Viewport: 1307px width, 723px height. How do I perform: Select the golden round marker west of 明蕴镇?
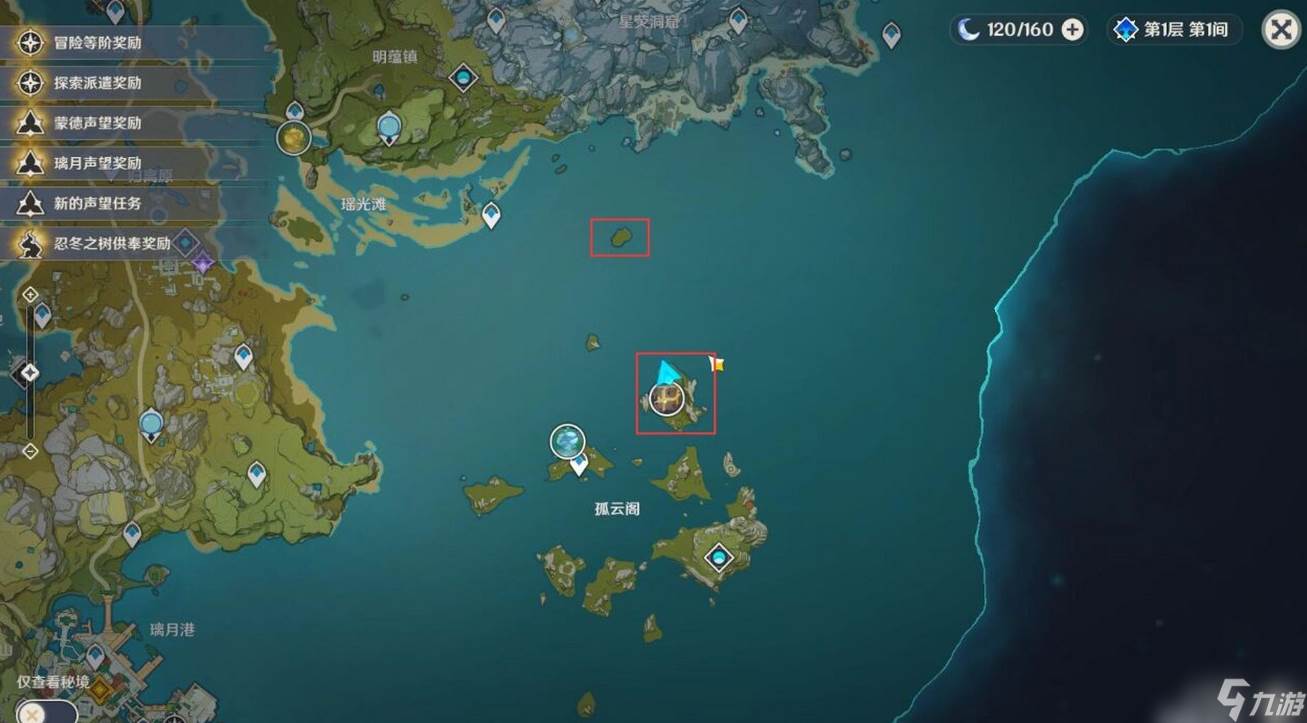(294, 138)
